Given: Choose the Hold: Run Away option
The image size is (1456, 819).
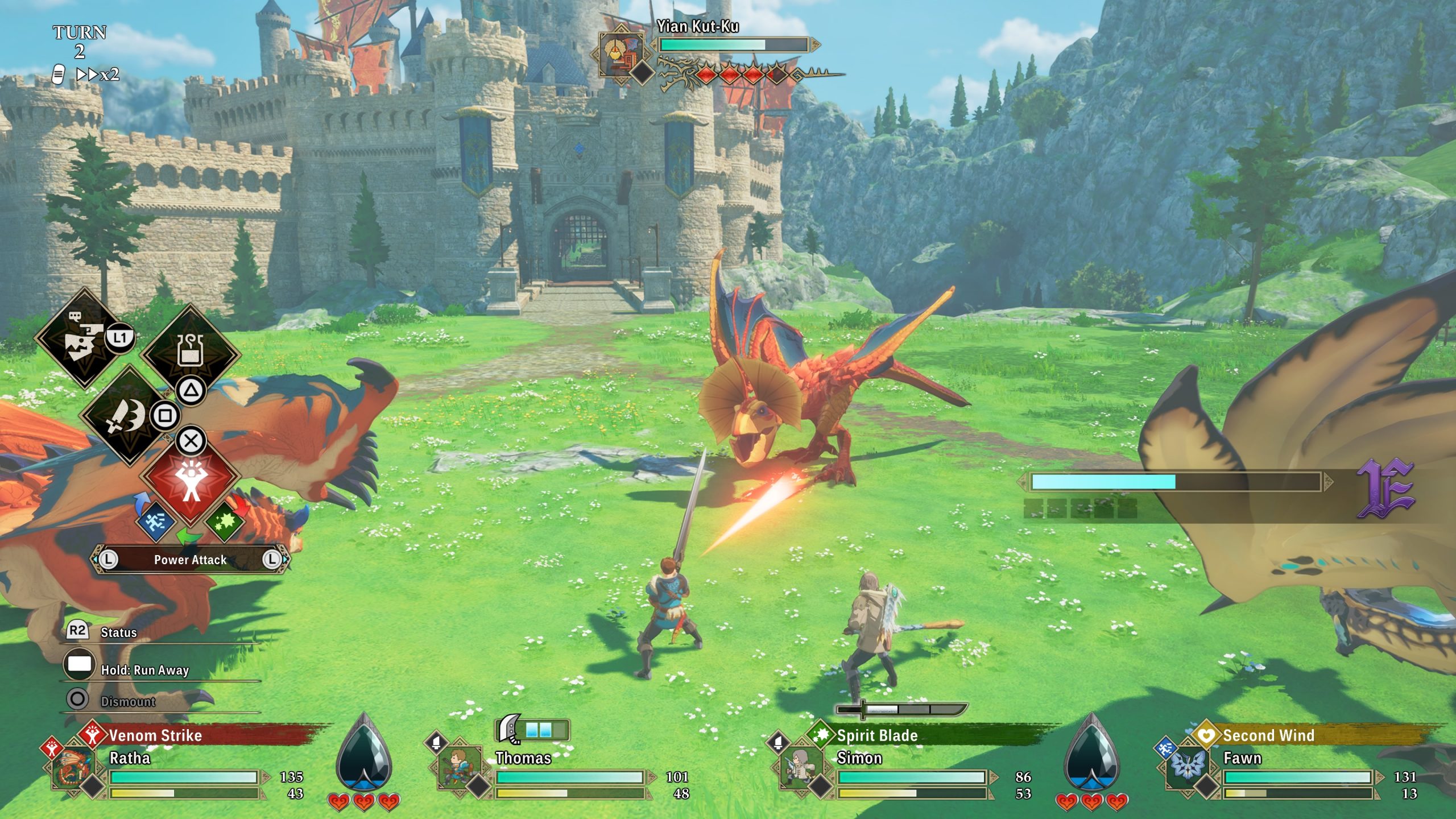Looking at the screenshot, I should (144, 670).
